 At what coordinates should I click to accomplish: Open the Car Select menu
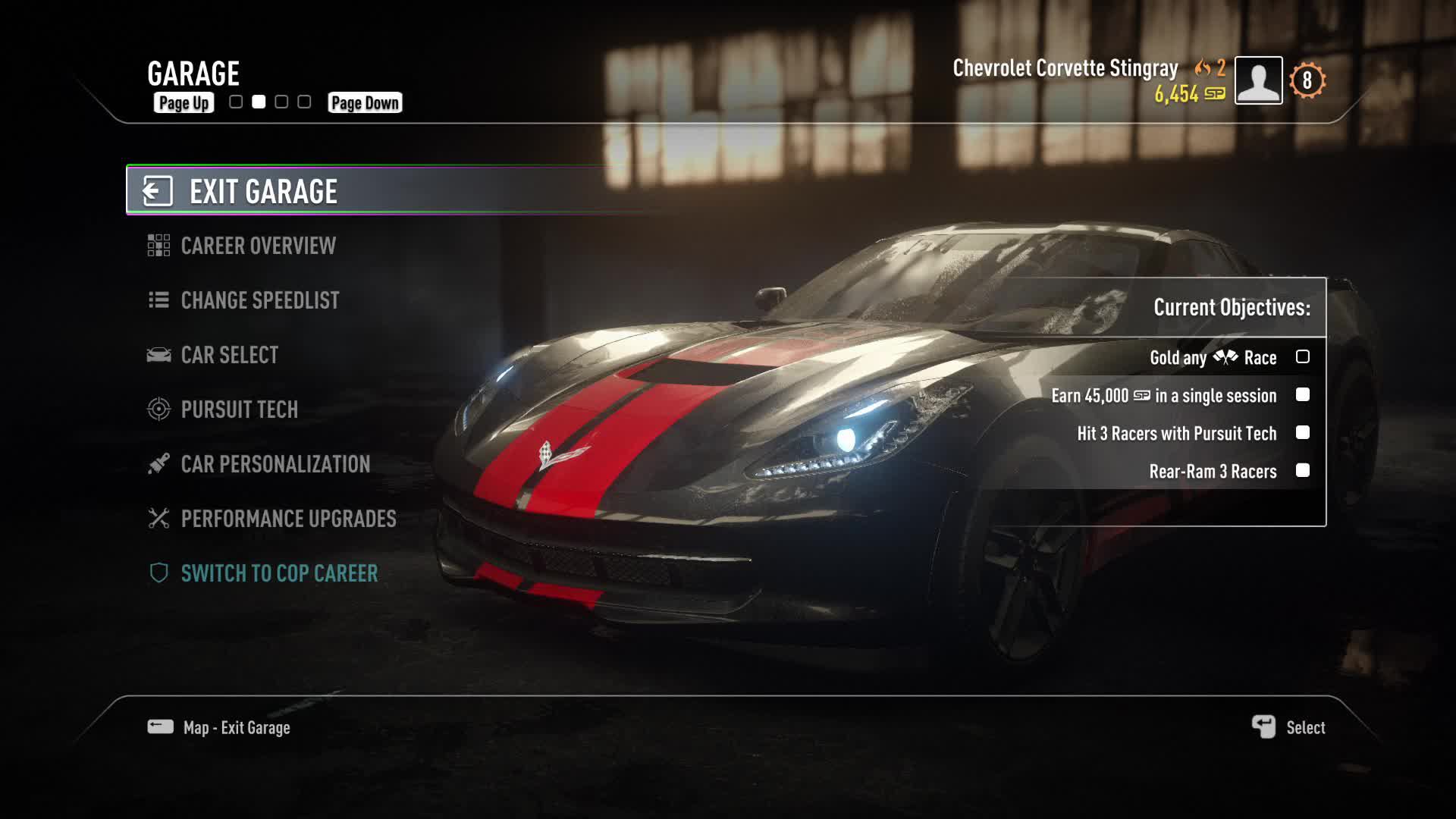(x=229, y=355)
